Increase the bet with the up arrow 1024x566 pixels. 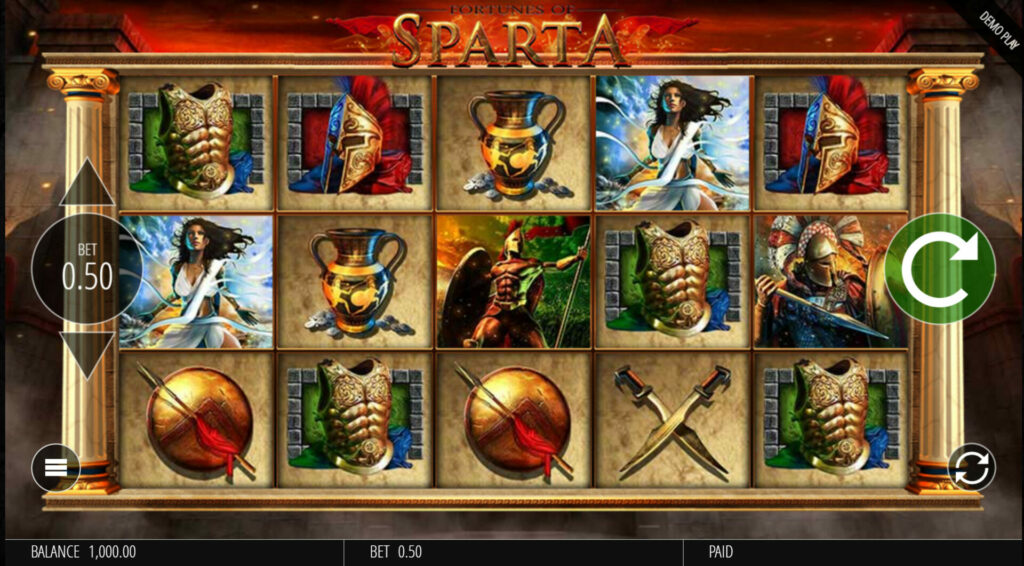[87, 184]
